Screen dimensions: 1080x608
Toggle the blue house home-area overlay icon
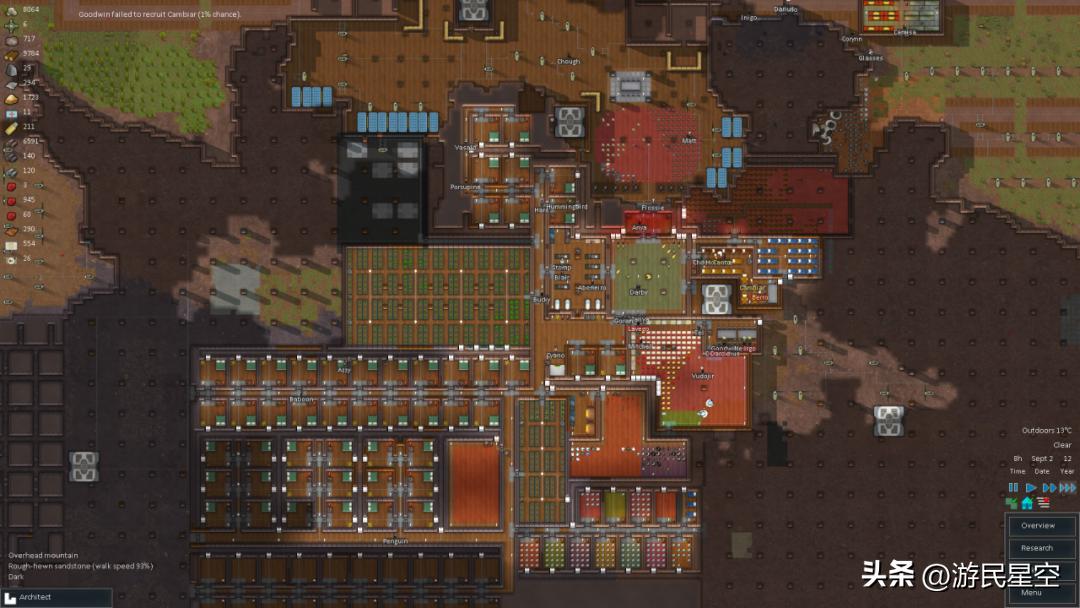pos(1027,503)
